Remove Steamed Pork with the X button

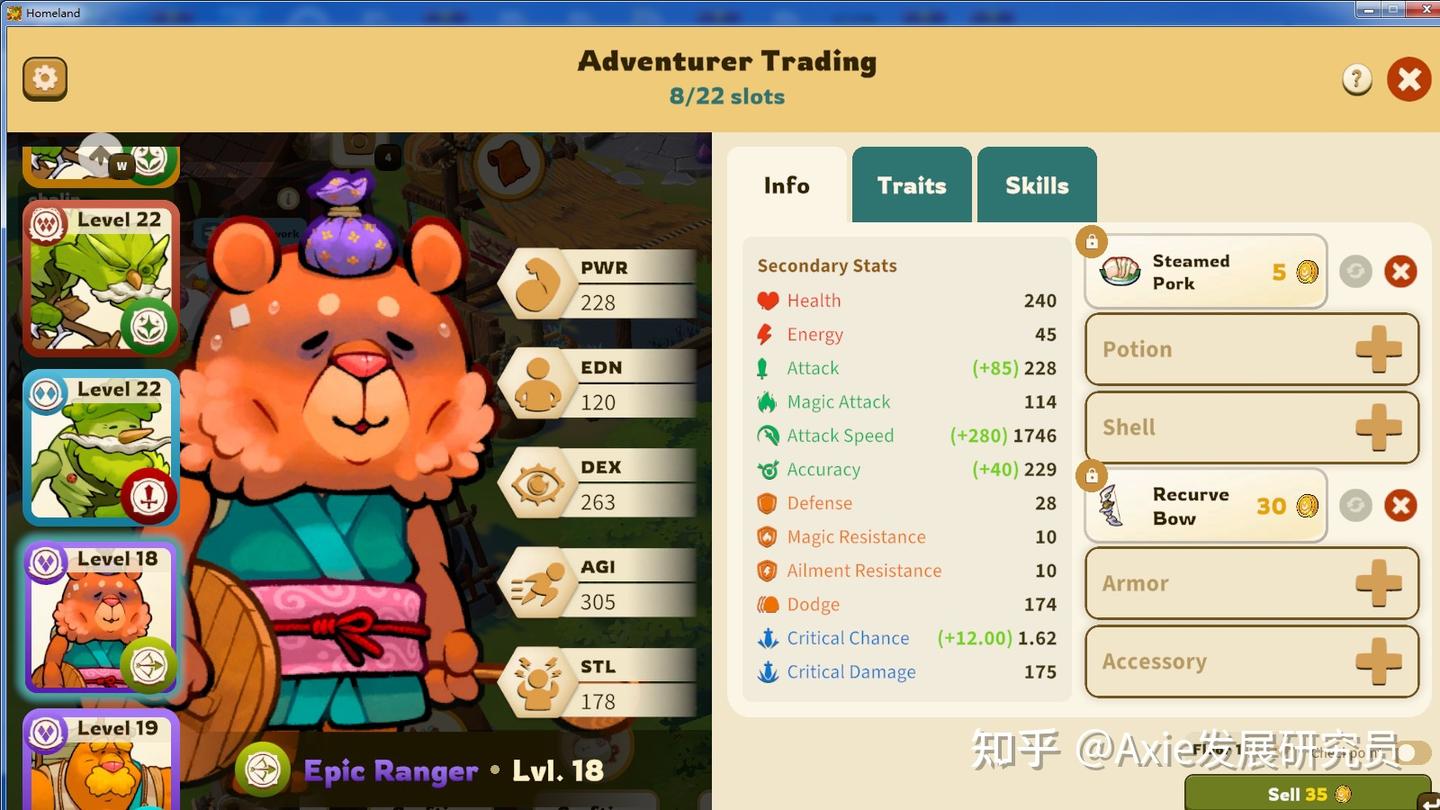[1400, 270]
